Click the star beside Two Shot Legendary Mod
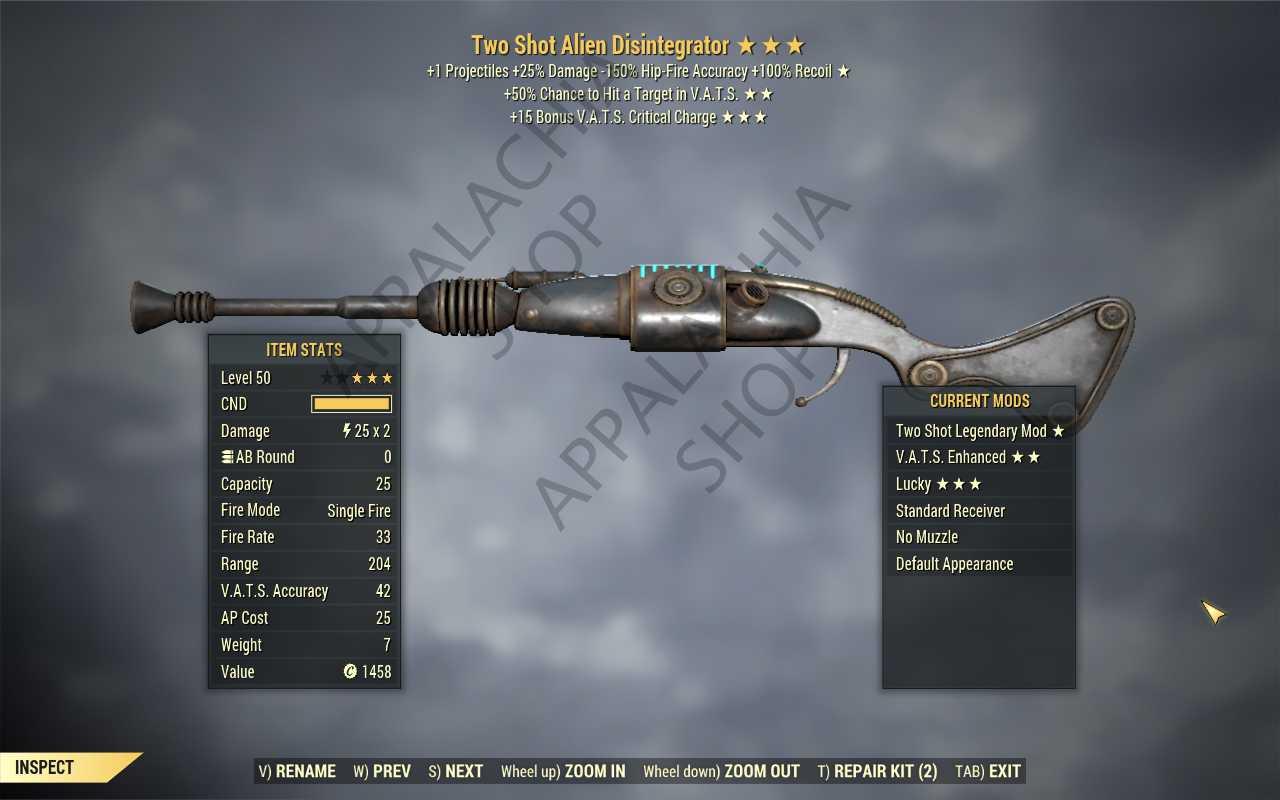The image size is (1280, 800). [x=1058, y=430]
